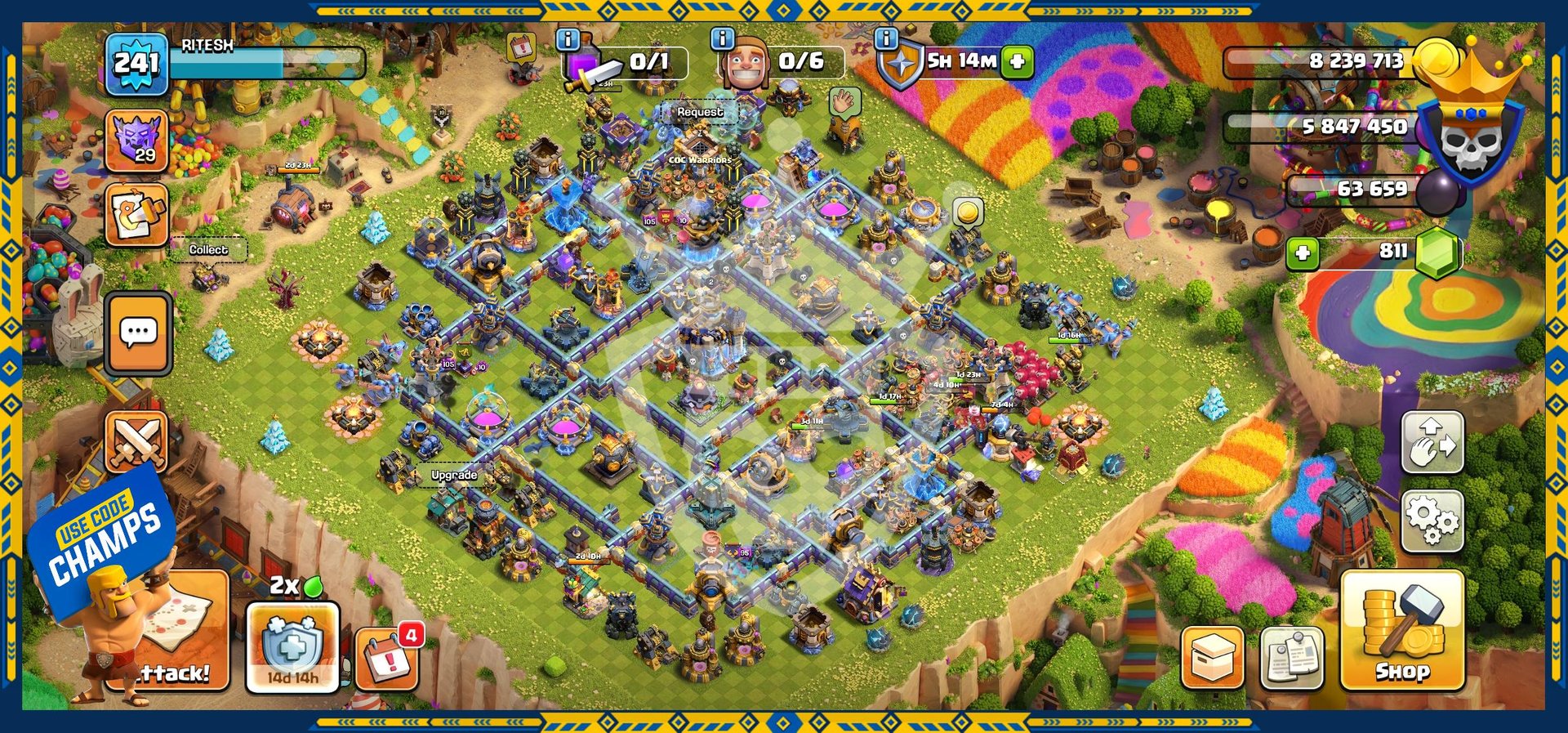Add gems with the green plus button
The height and width of the screenshot is (733, 1568).
click(x=1303, y=253)
